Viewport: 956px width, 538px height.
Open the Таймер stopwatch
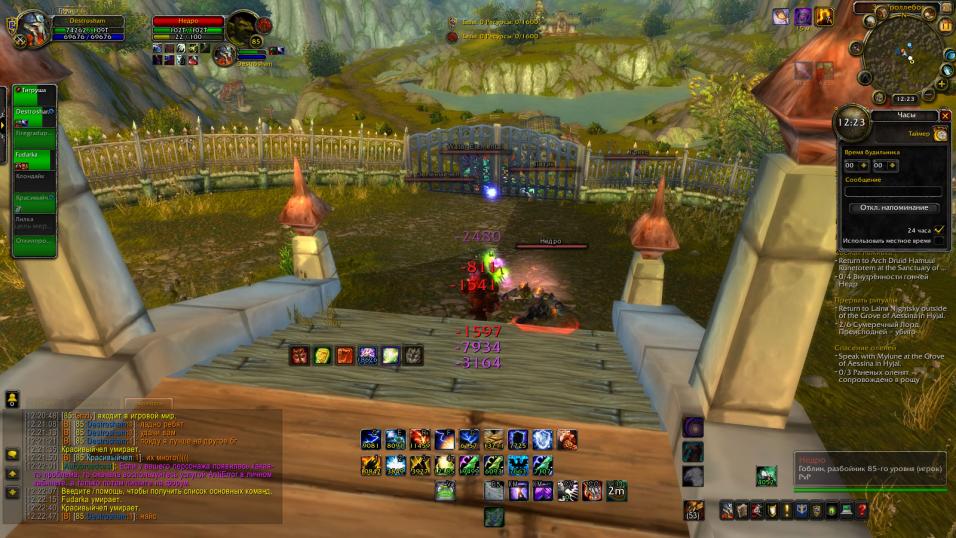point(940,134)
